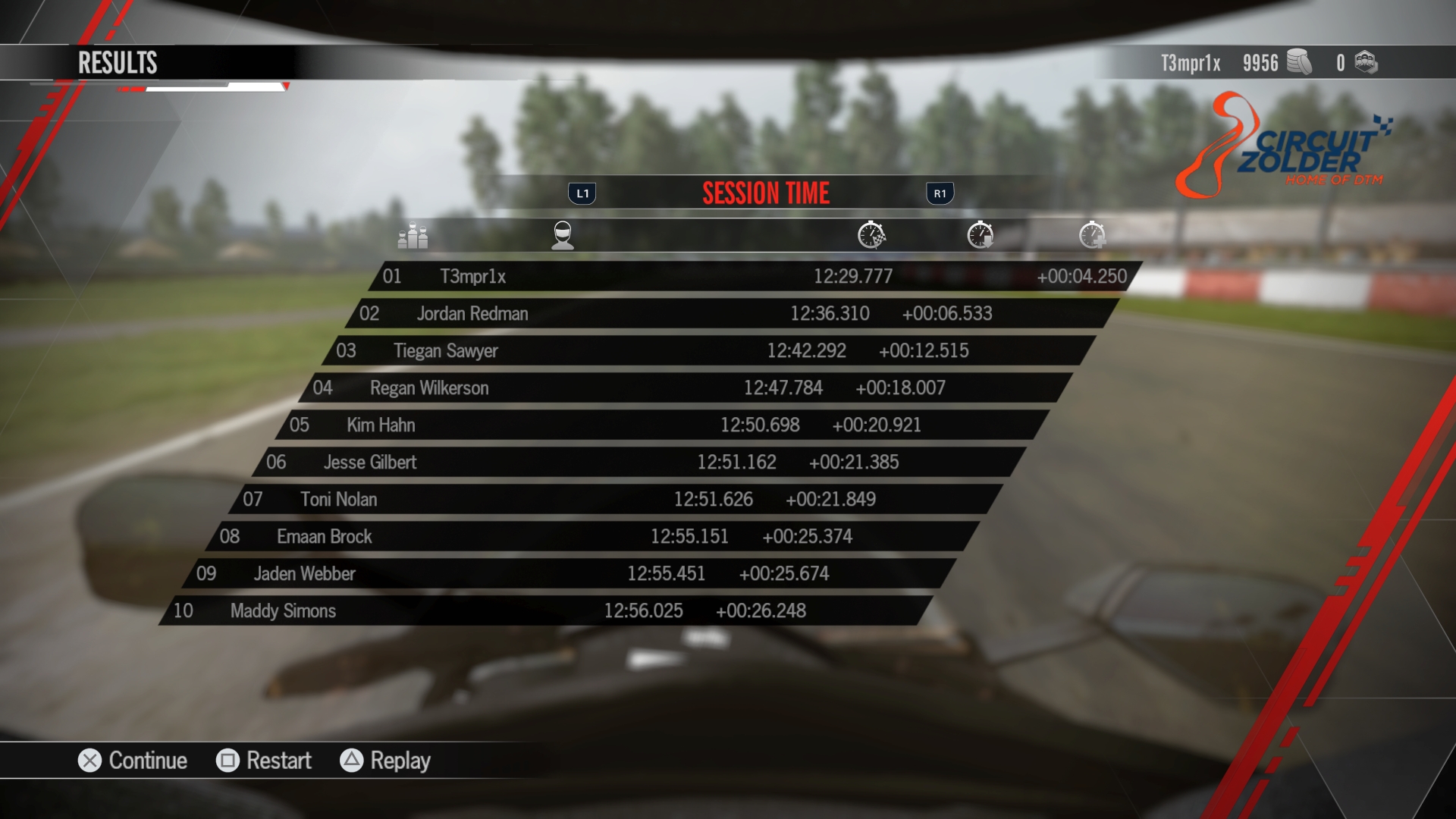Open Replay of the session

click(400, 761)
